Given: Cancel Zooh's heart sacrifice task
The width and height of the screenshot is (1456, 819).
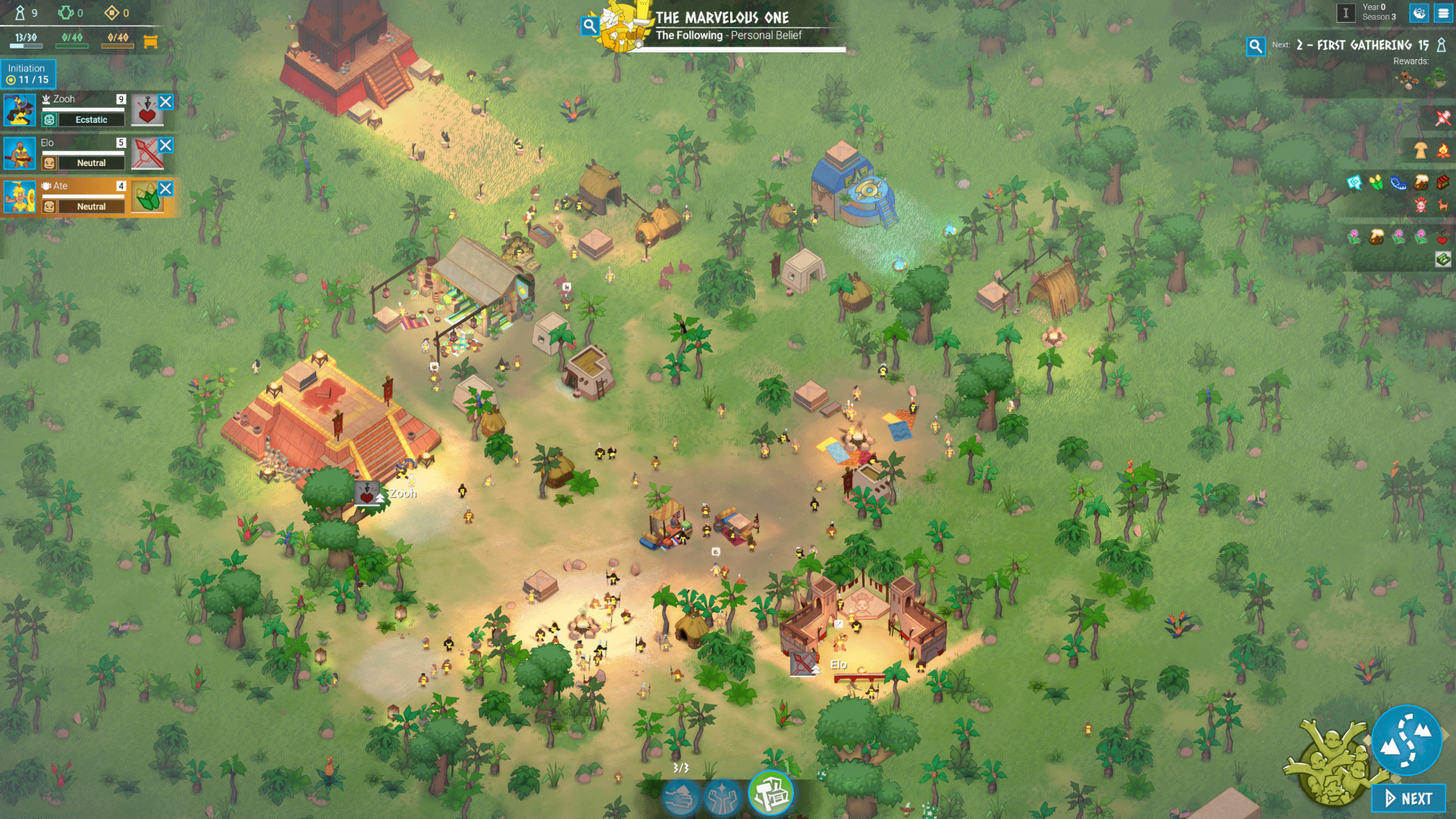Looking at the screenshot, I should [165, 102].
